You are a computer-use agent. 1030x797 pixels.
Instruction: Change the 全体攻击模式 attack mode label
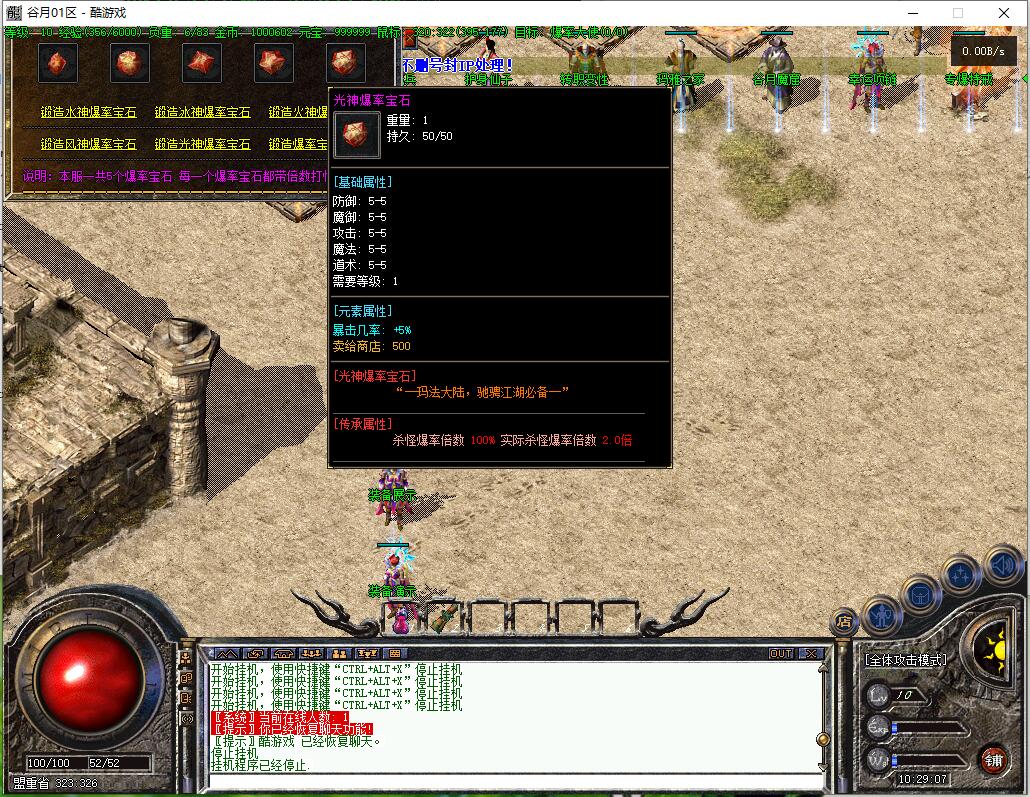[906, 660]
